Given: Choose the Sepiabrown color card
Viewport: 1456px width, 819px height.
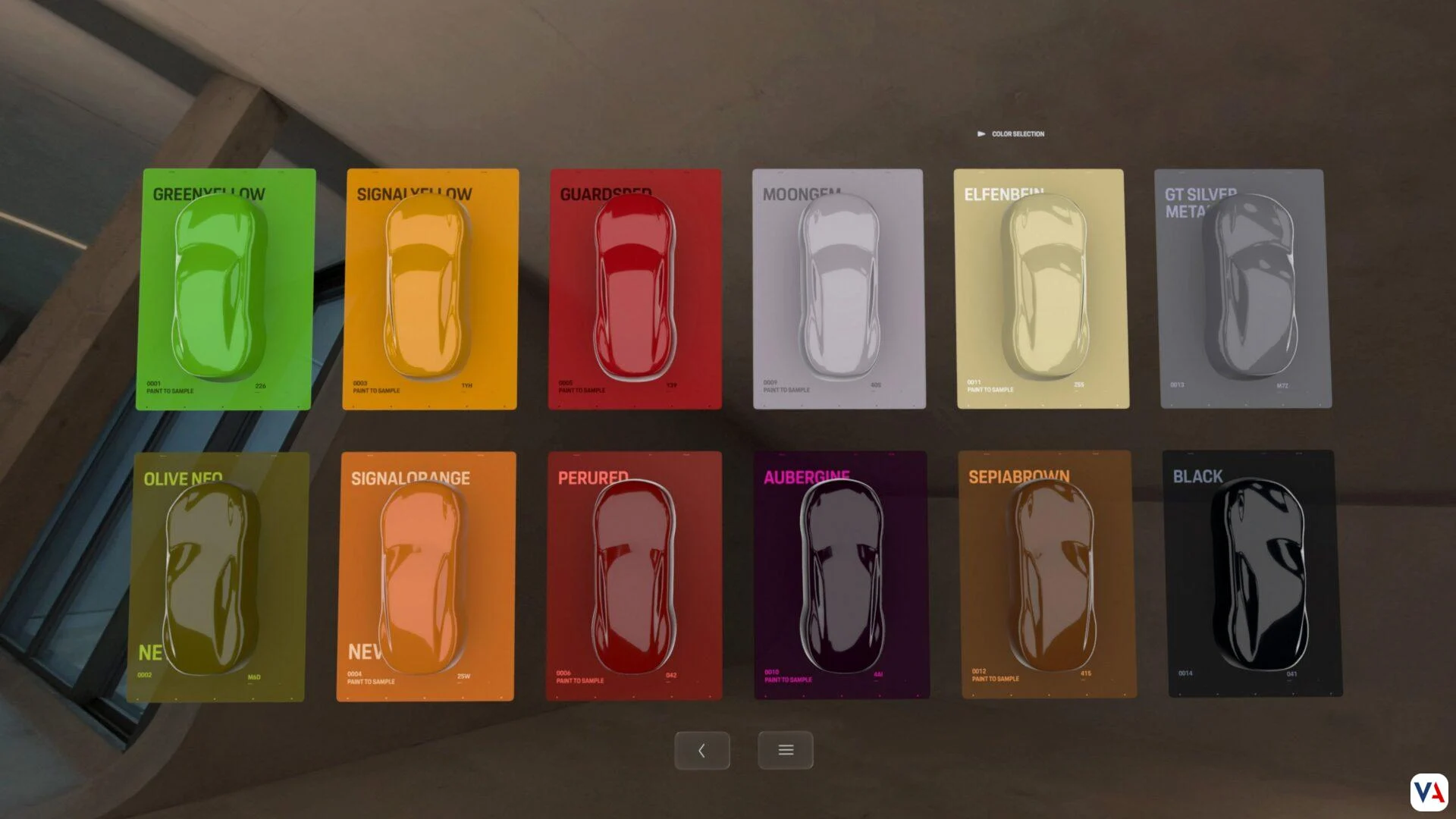Looking at the screenshot, I should (1047, 574).
